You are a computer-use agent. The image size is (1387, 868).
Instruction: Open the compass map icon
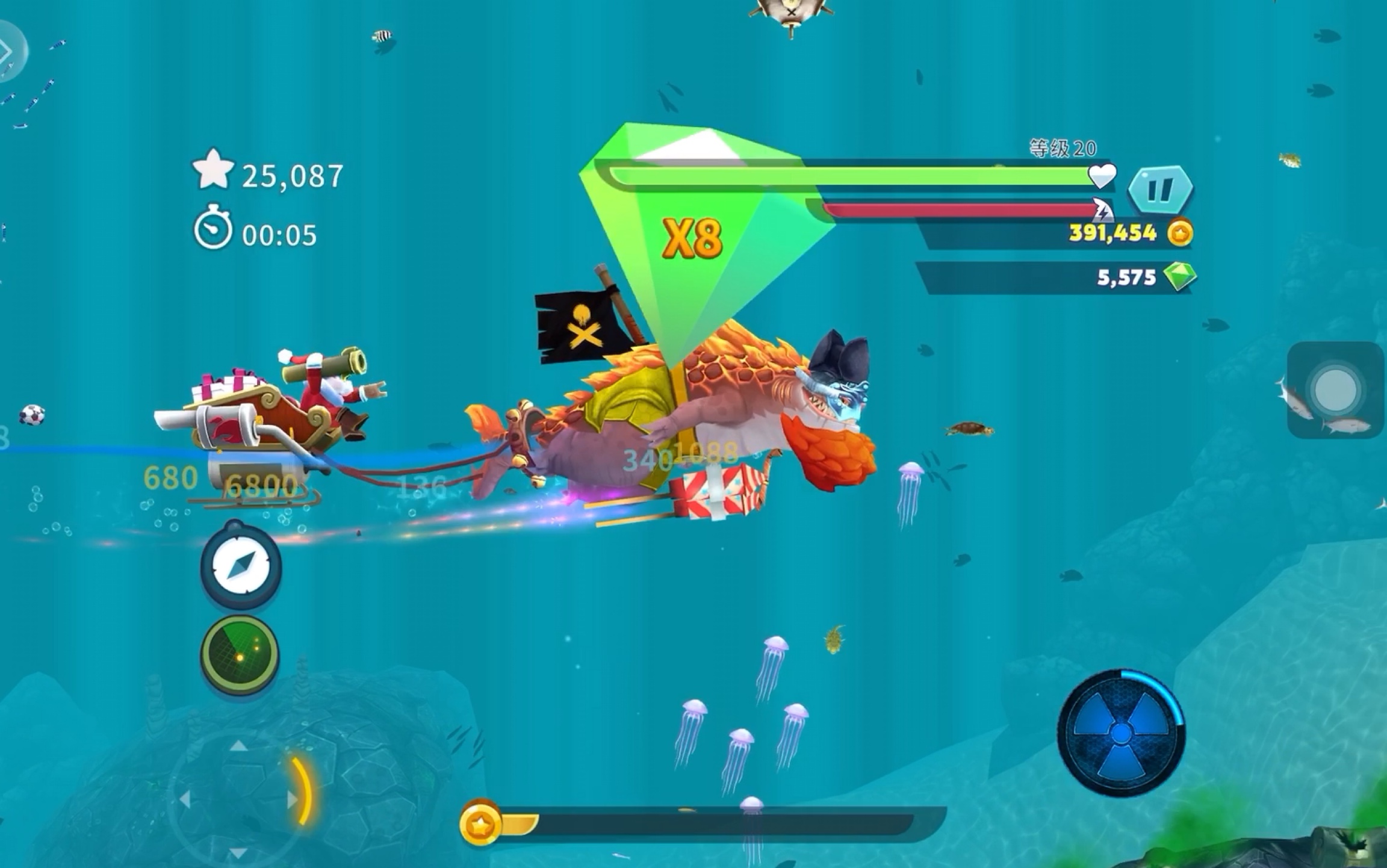tap(241, 566)
